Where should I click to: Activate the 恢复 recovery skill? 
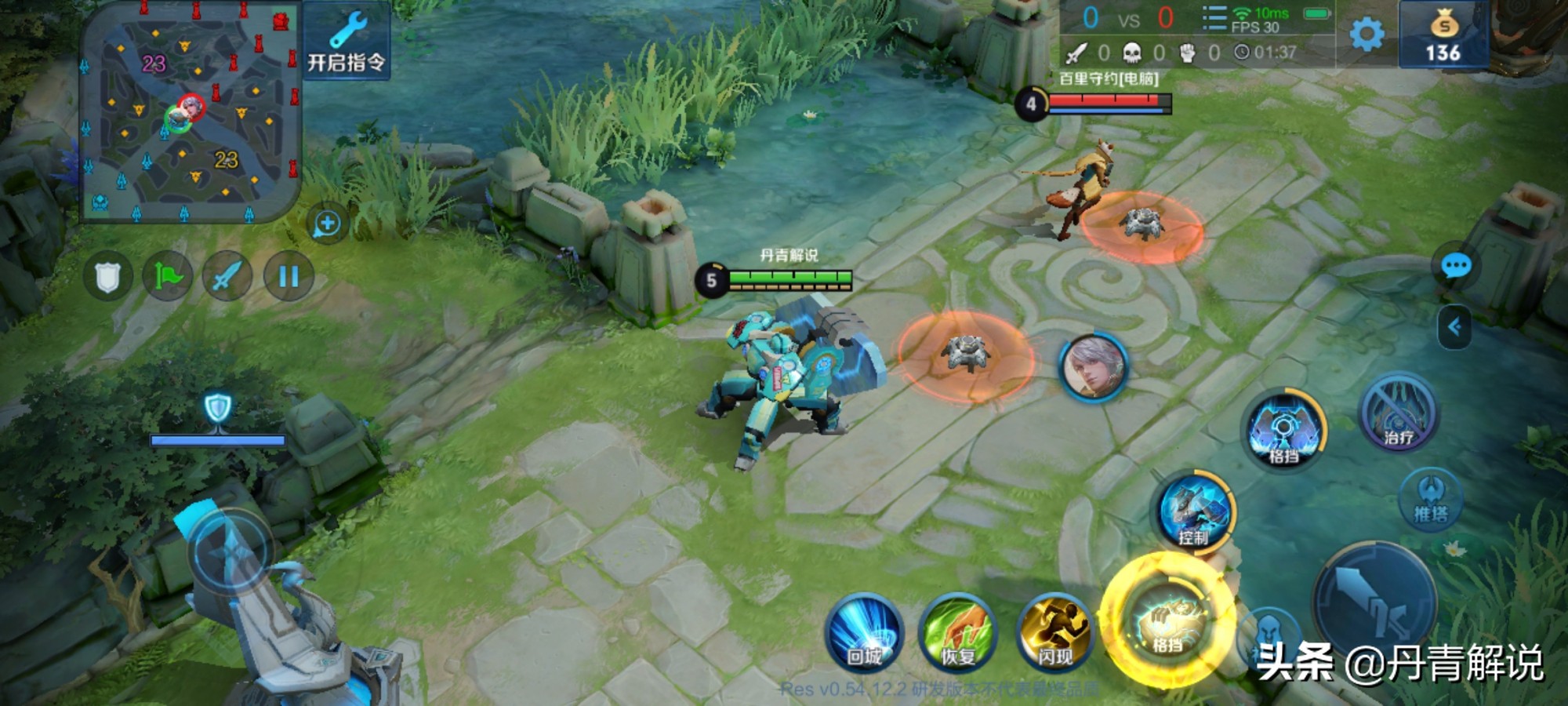pyautogui.click(x=957, y=633)
